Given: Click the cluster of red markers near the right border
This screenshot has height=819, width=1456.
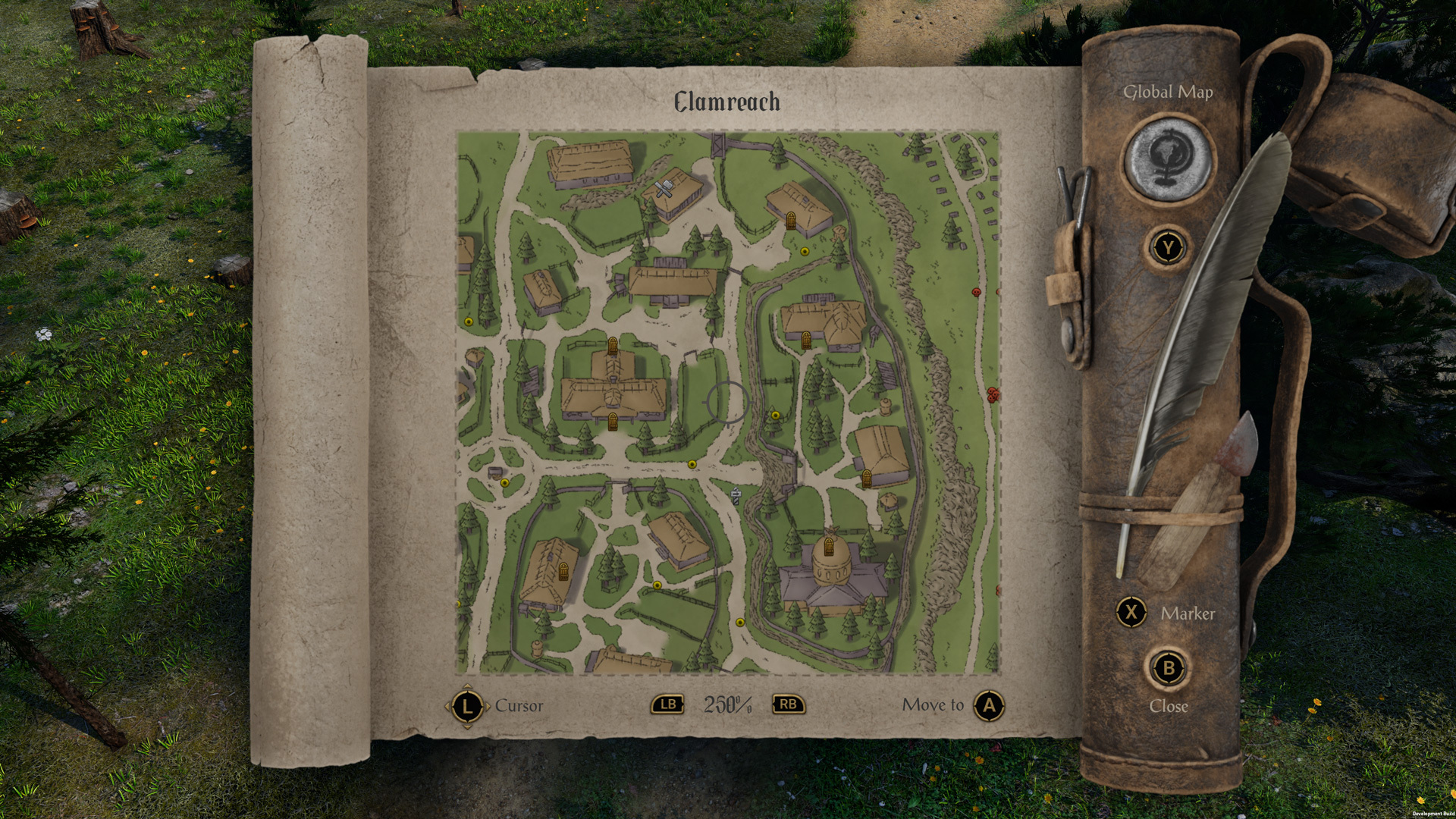Looking at the screenshot, I should click(993, 395).
